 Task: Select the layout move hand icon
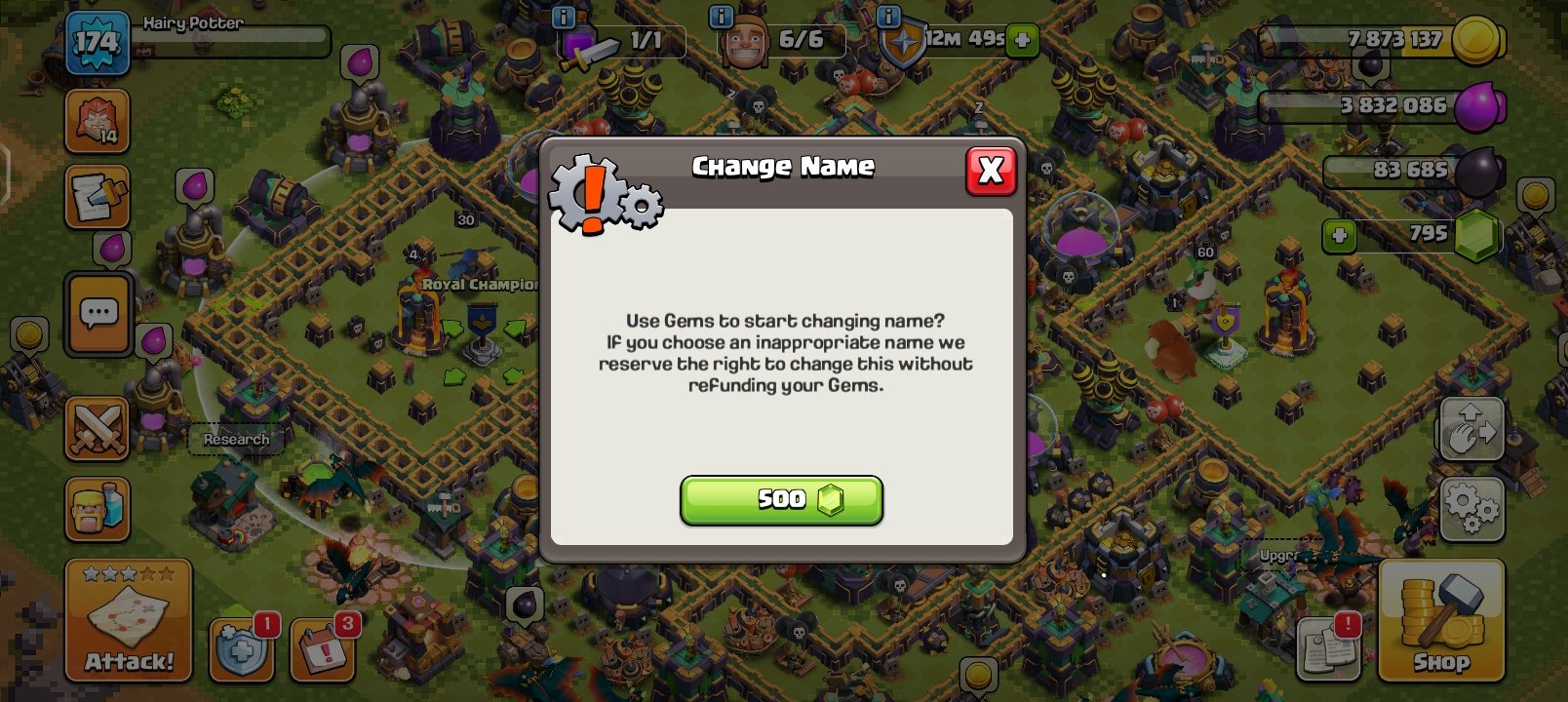(1470, 429)
